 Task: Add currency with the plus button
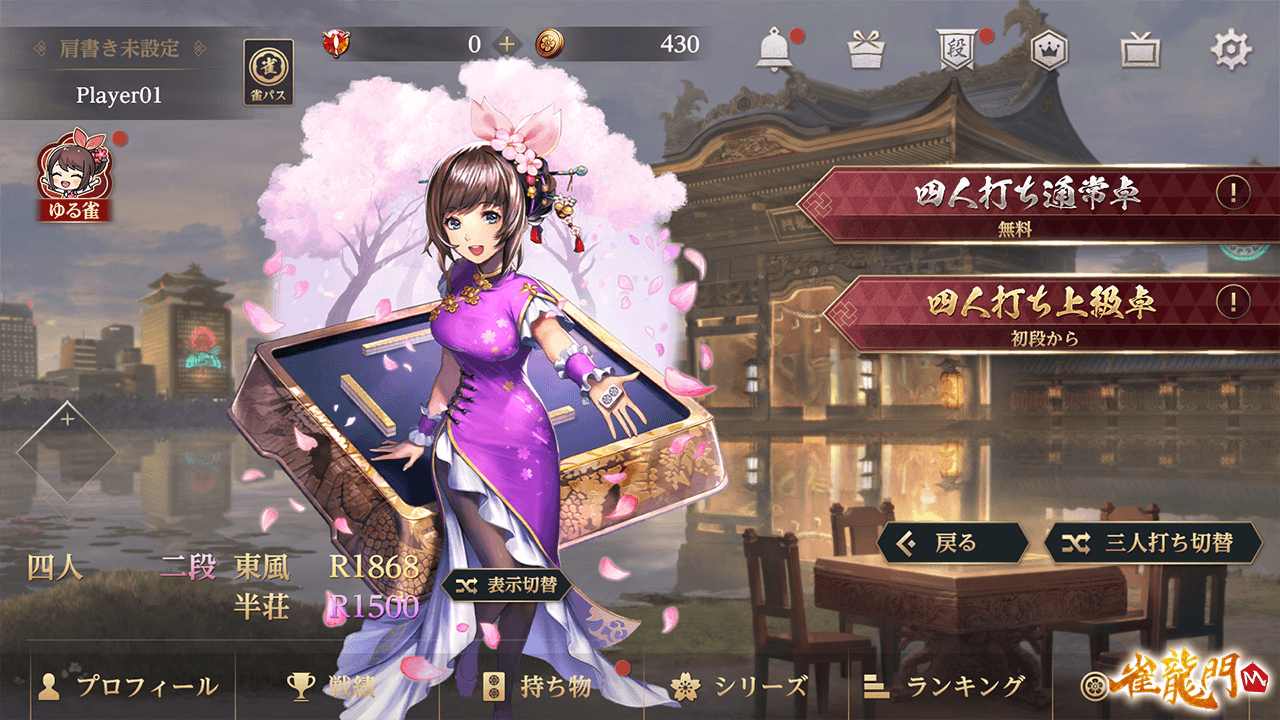[507, 44]
